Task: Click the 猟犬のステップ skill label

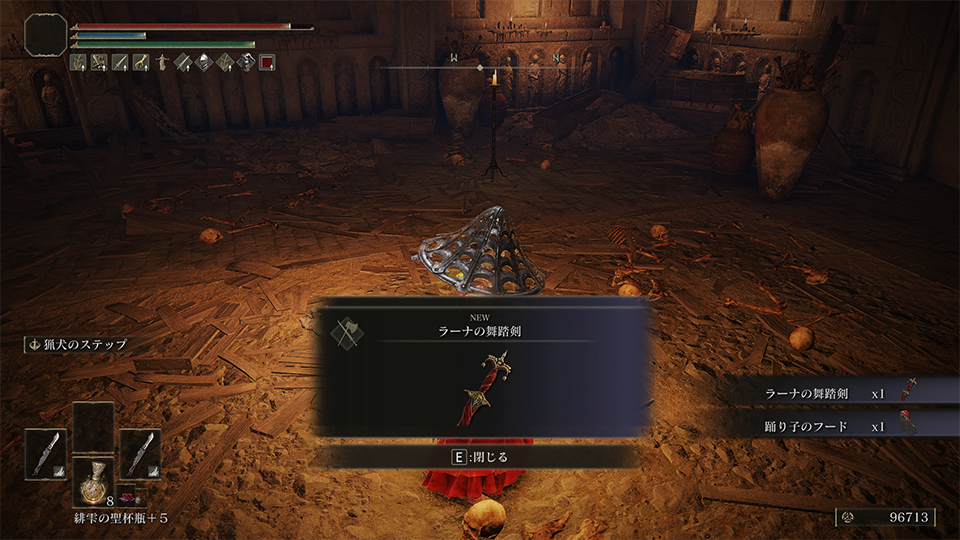Action: tap(79, 344)
